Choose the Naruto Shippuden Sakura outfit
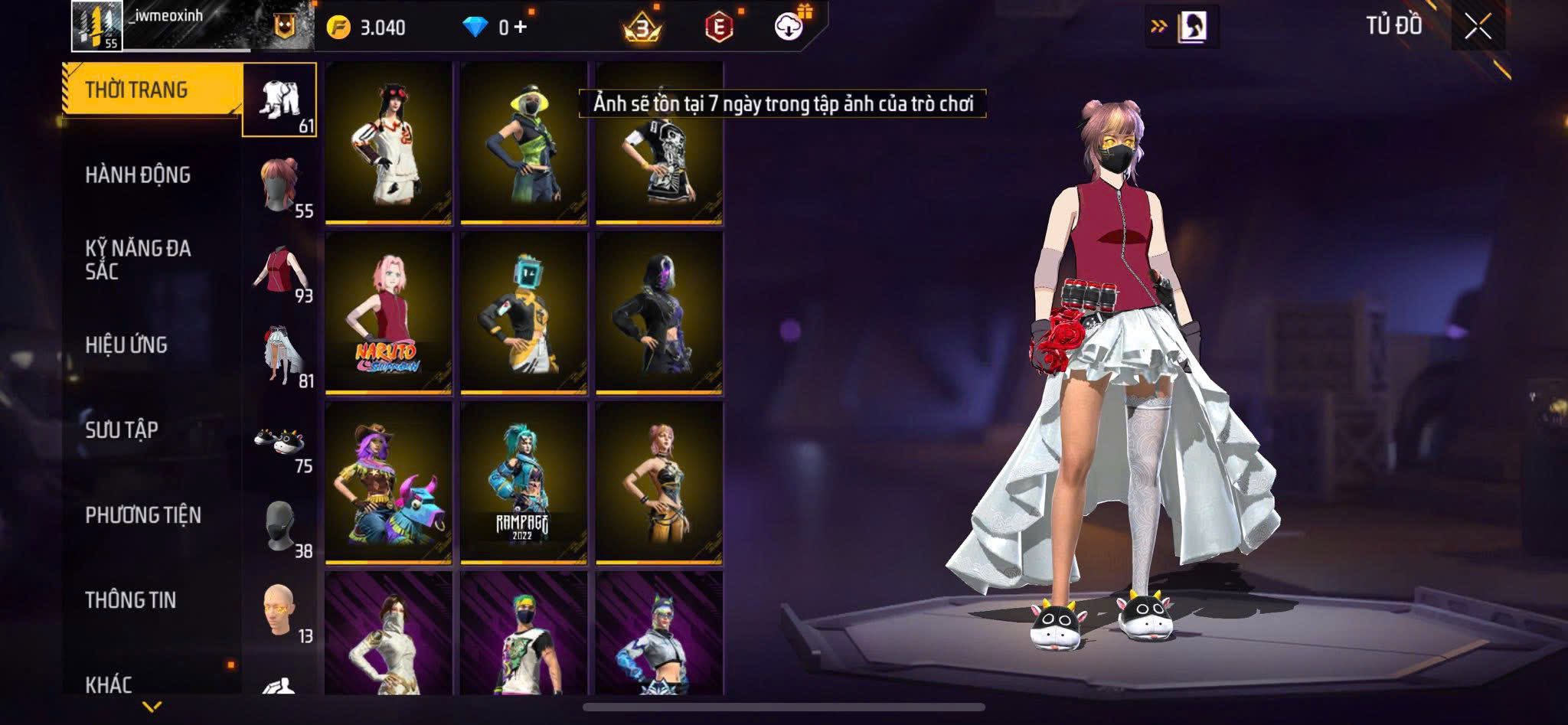The height and width of the screenshot is (725, 1568). click(x=388, y=314)
